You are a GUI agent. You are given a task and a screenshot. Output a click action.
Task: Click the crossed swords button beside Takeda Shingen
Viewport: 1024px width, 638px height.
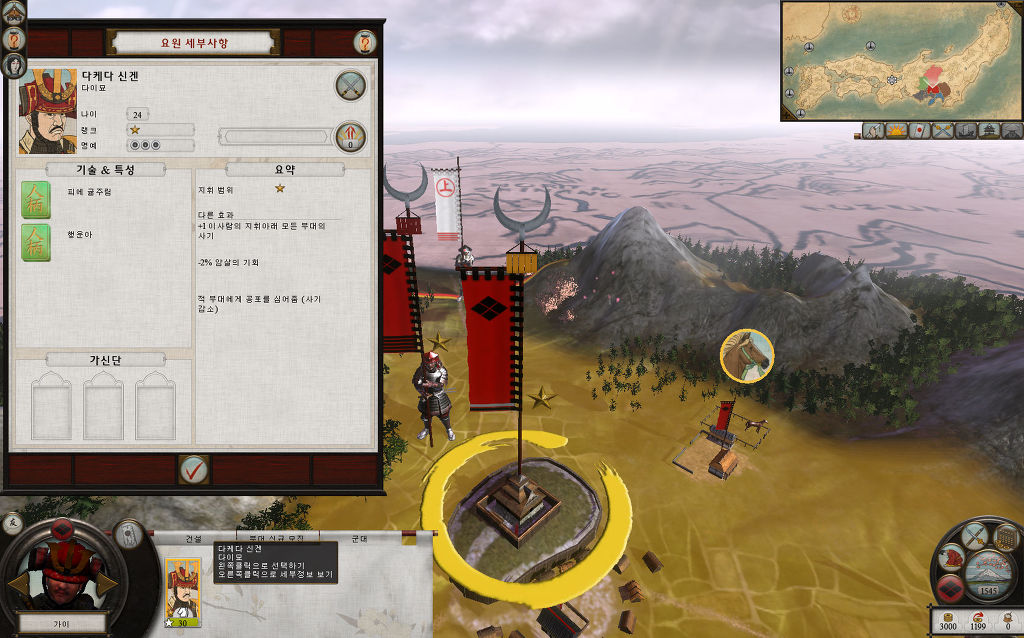click(x=350, y=85)
